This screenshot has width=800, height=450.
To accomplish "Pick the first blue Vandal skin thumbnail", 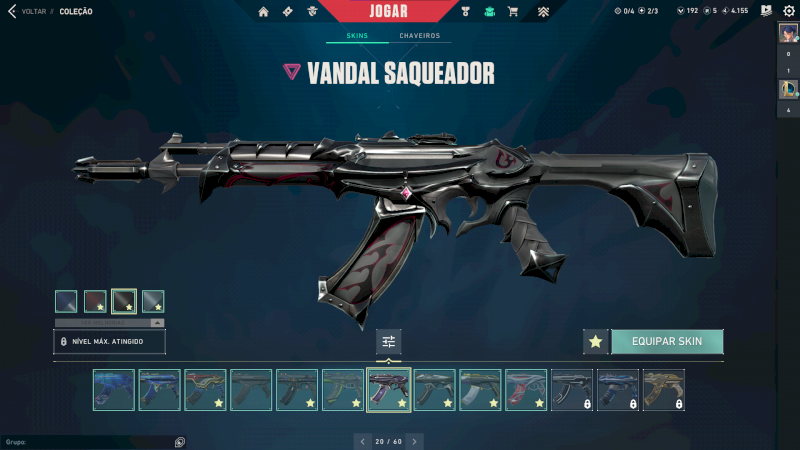I will tap(114, 390).
